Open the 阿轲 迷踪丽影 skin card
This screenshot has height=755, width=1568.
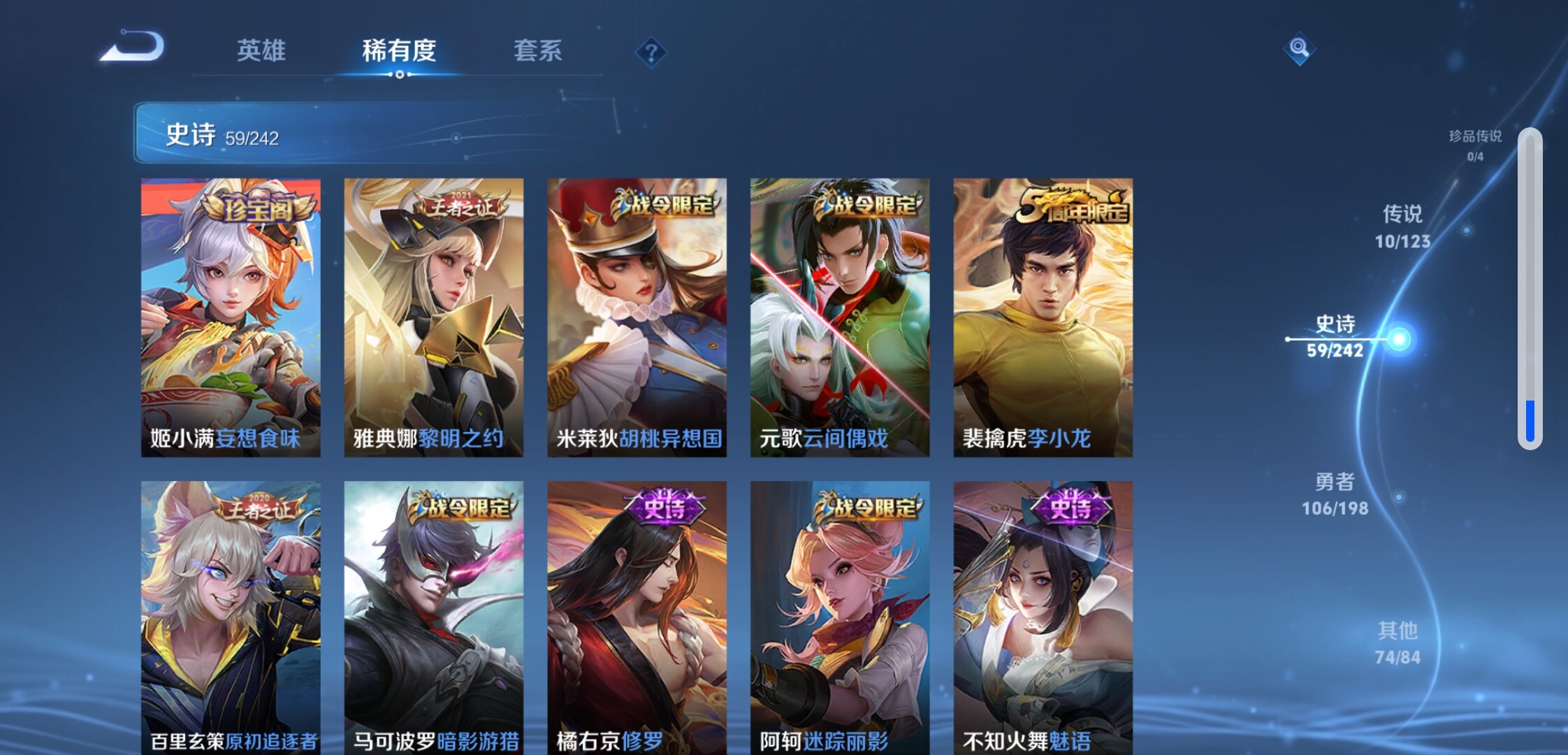click(x=839, y=617)
